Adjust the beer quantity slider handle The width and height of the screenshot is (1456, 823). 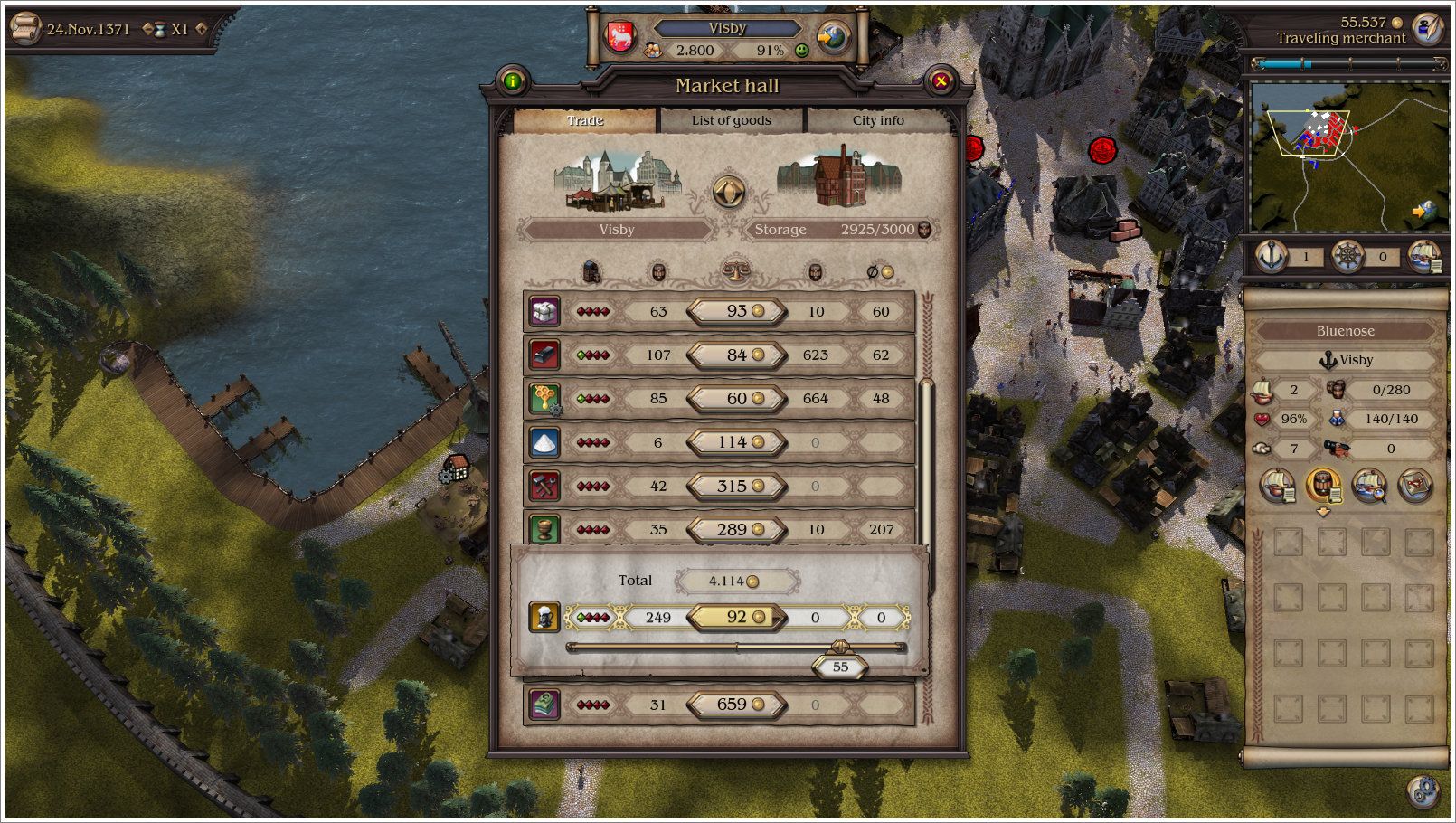[x=839, y=647]
